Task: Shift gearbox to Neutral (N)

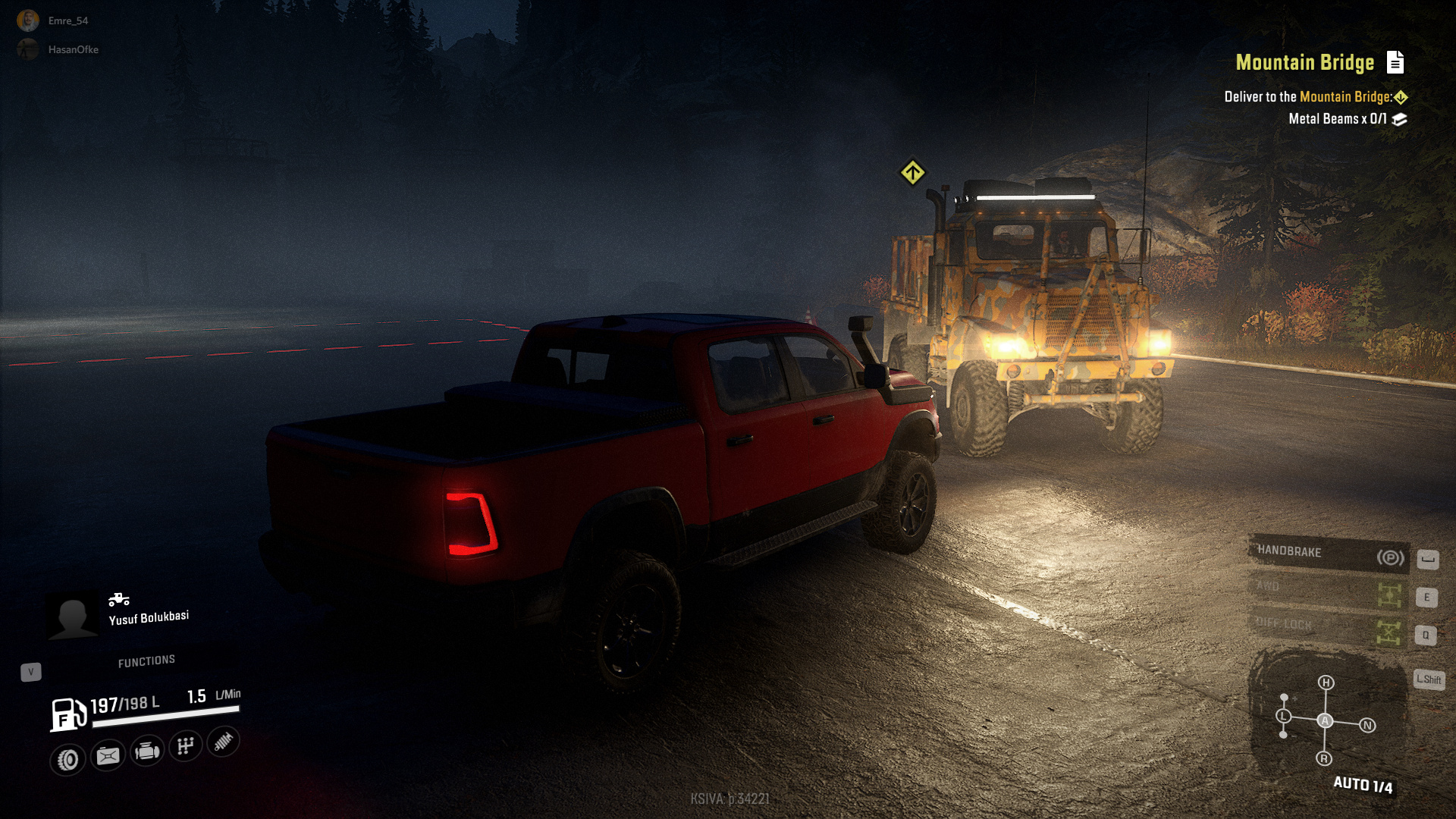Action: pyautogui.click(x=1367, y=726)
